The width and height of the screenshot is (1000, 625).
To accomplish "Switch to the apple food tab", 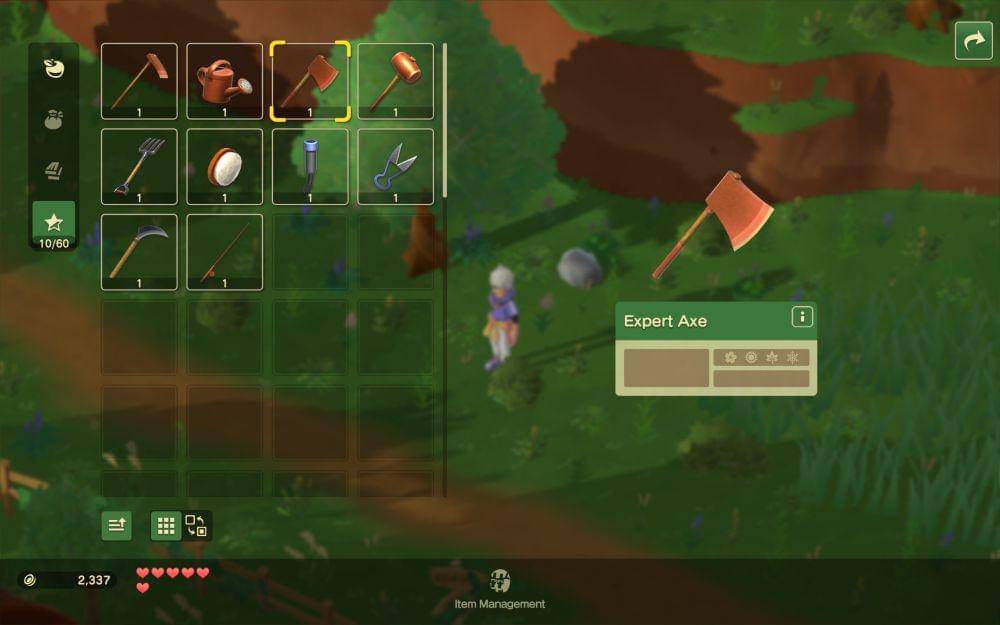I will pos(54,68).
